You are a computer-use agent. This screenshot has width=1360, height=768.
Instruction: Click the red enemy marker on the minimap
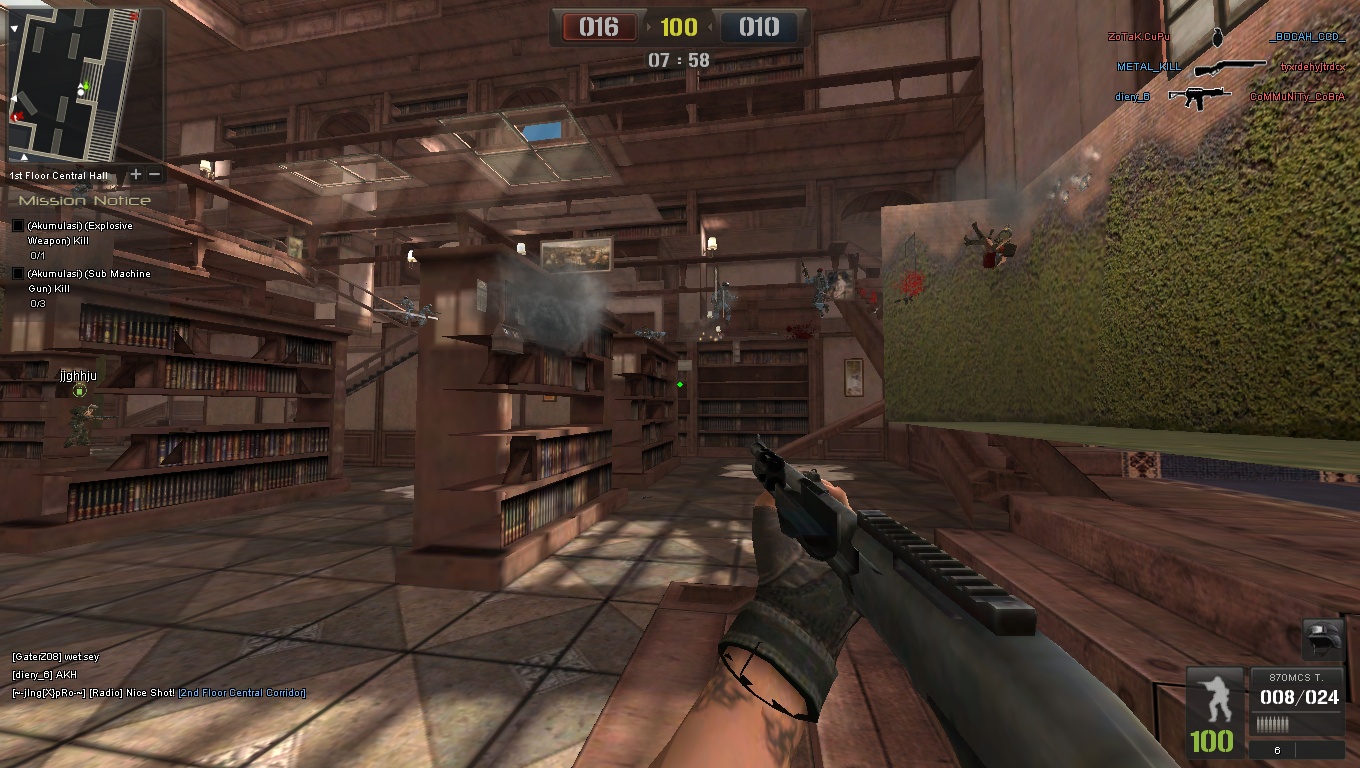(18, 115)
